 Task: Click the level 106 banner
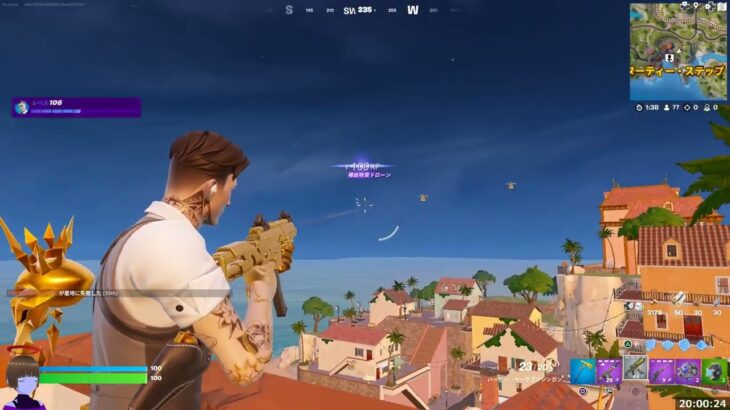(76, 107)
